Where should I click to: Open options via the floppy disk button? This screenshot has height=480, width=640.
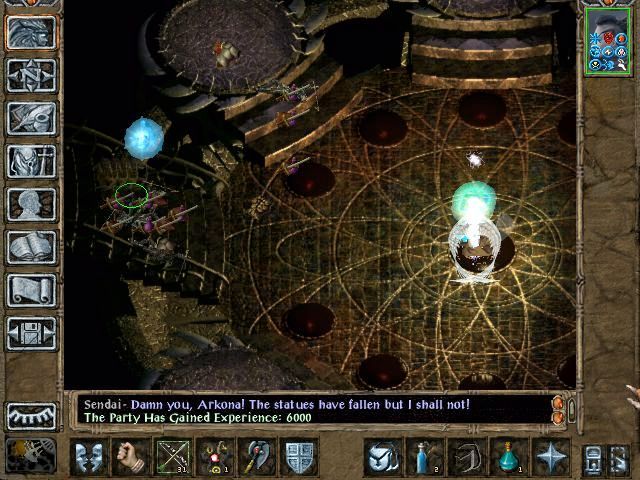(31, 333)
